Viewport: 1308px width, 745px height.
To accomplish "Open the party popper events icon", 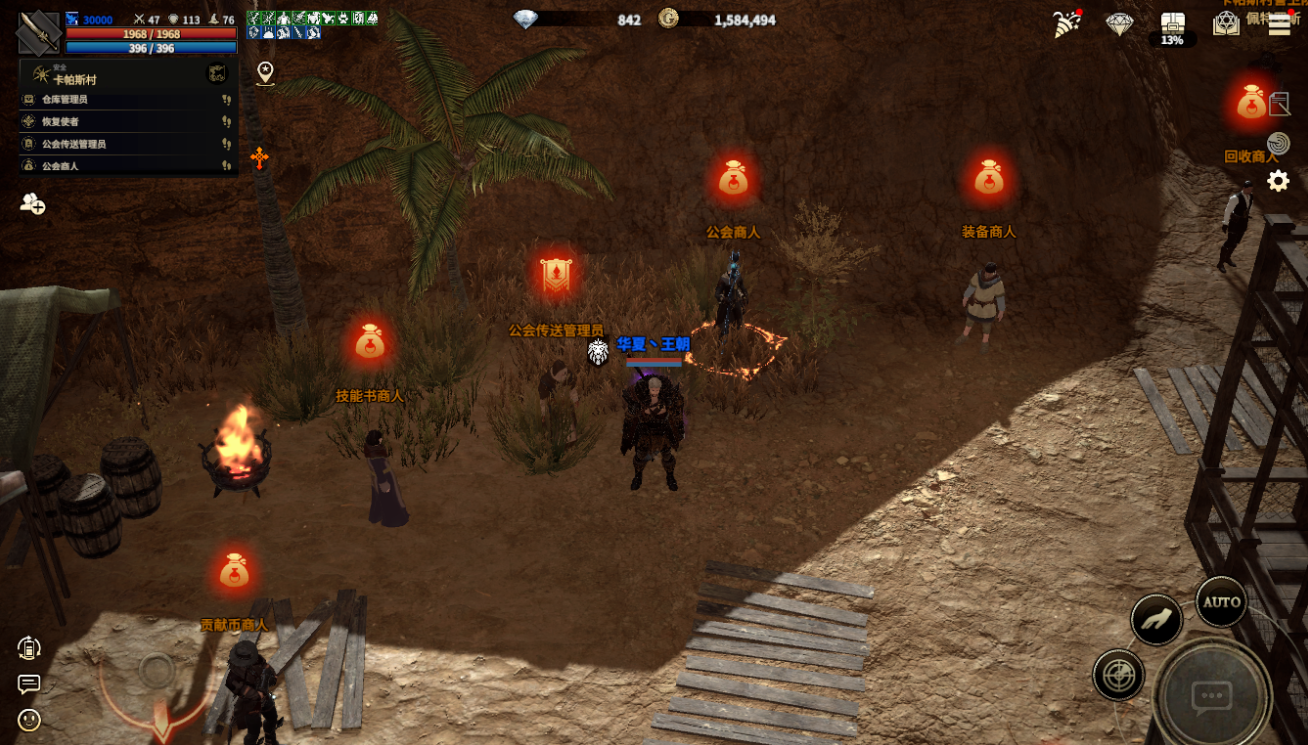I will (1067, 24).
